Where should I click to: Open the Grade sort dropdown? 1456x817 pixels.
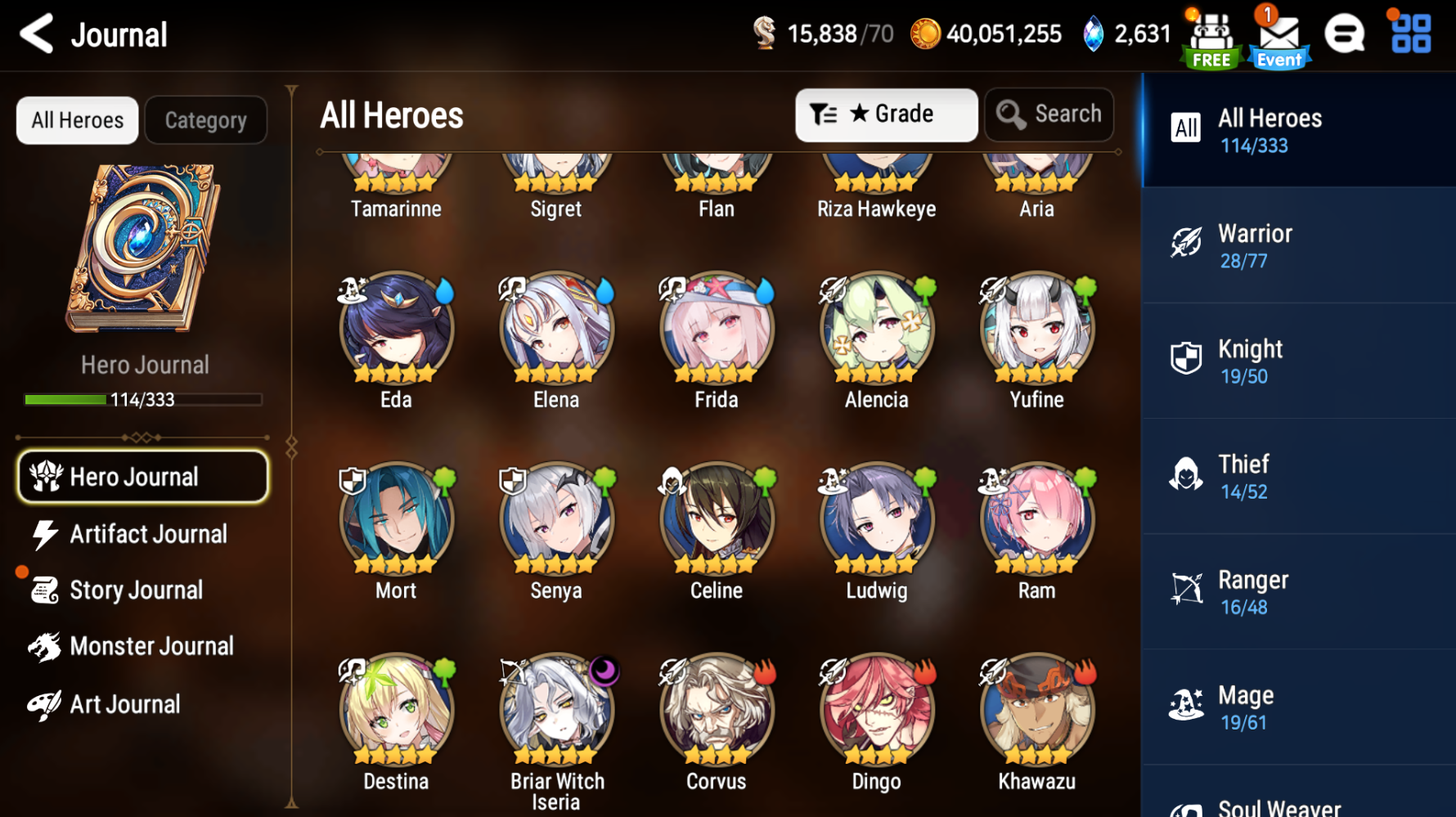(886, 114)
